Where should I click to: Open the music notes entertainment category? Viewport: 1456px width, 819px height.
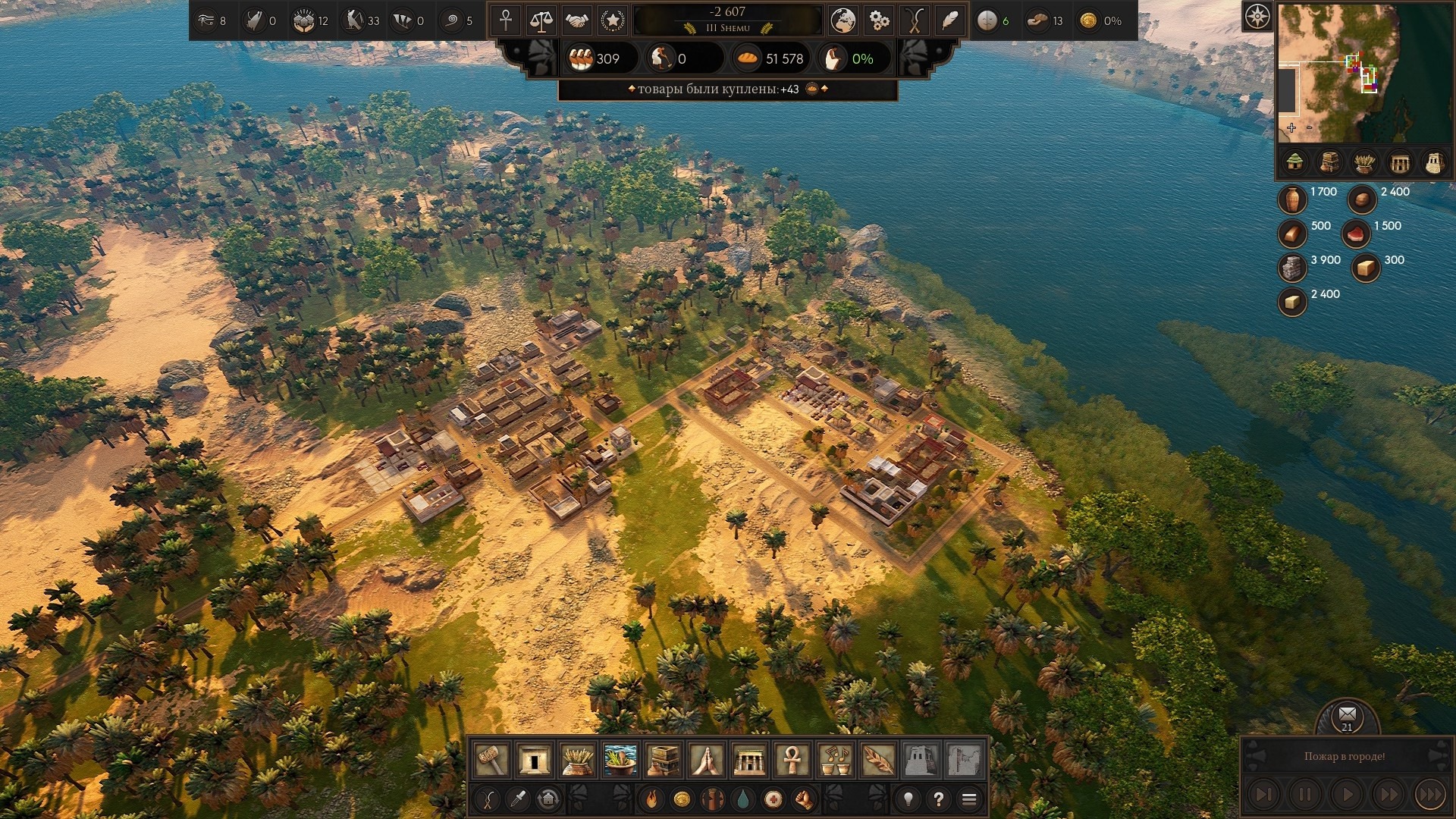pyautogui.click(x=836, y=760)
